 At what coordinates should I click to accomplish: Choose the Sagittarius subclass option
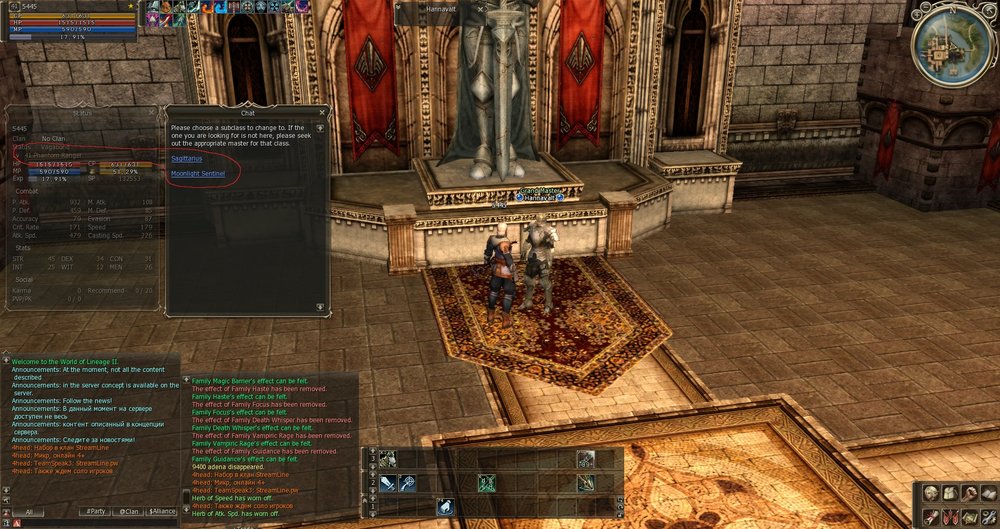tap(185, 158)
